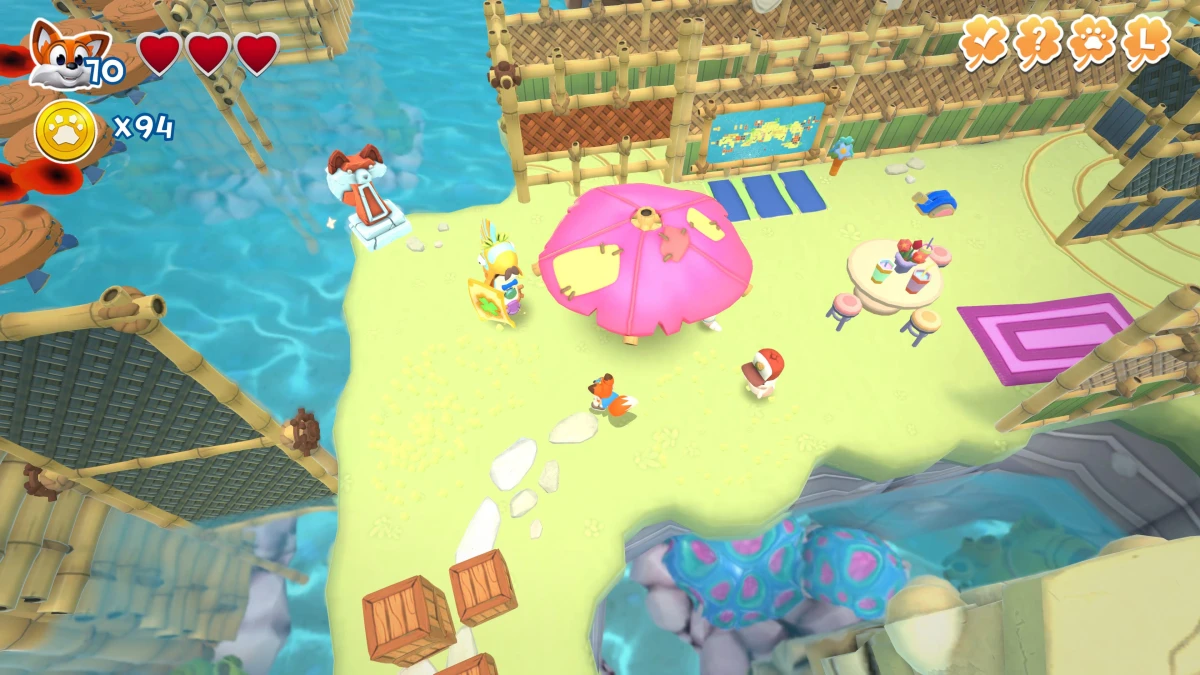Select the question mark clover icon
This screenshot has width=1200, height=675.
[x=1038, y=41]
